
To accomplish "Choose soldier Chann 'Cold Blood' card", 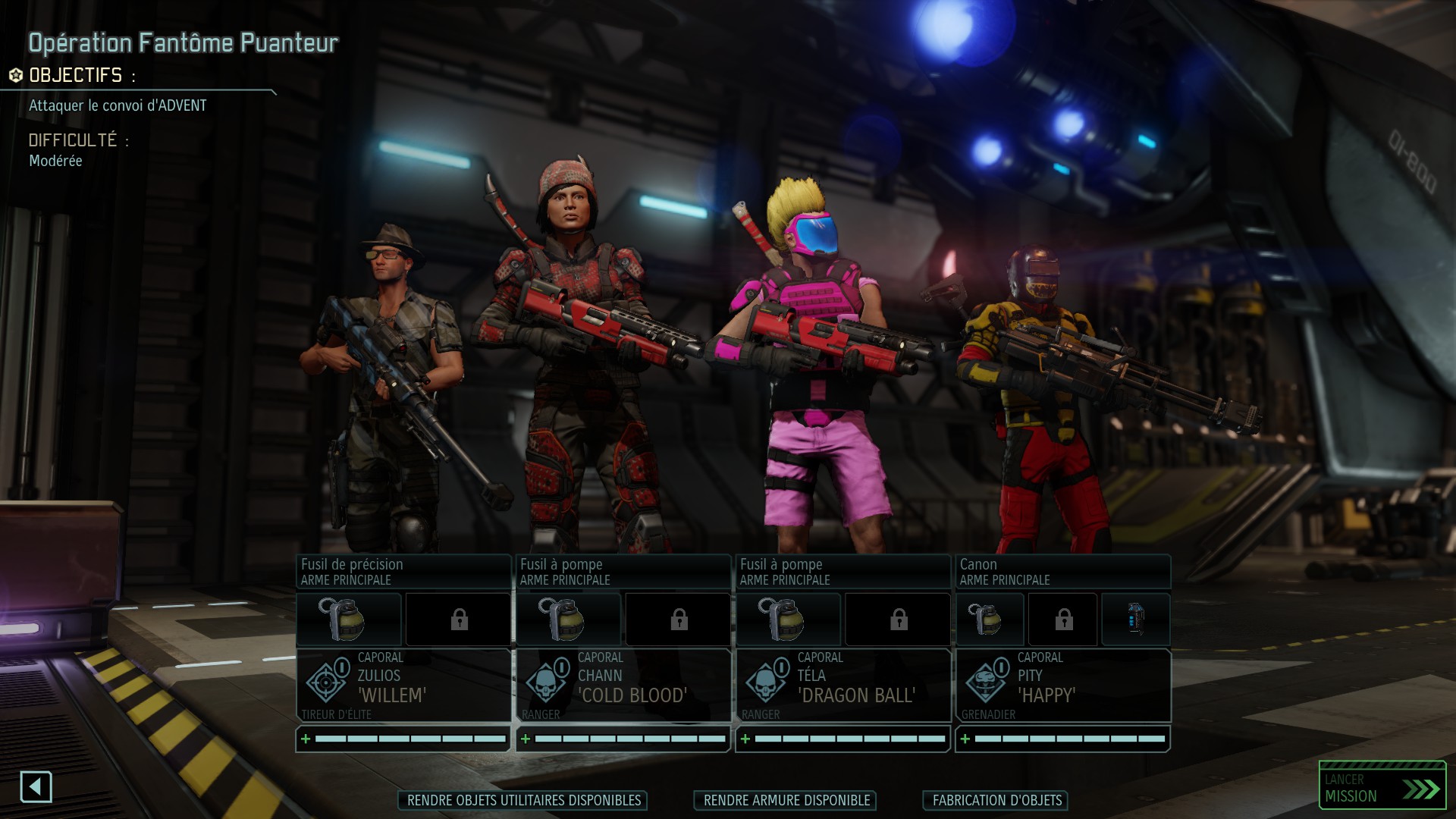I will [x=623, y=685].
